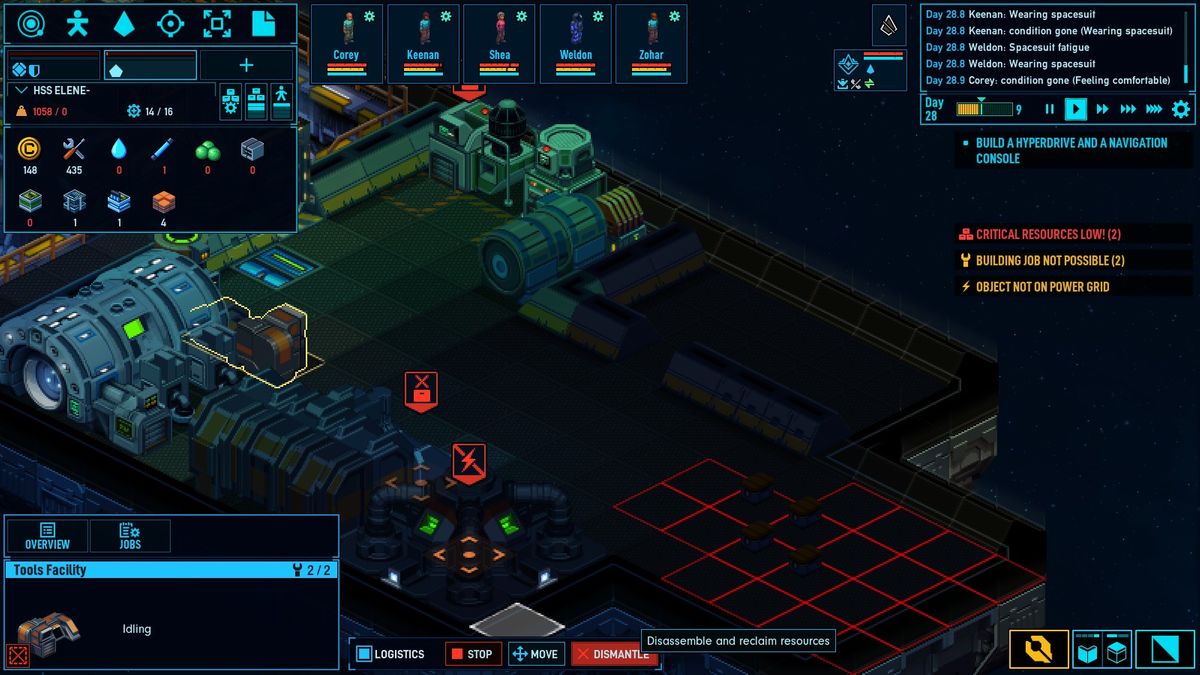Open settings with the gear icon

click(x=1181, y=109)
